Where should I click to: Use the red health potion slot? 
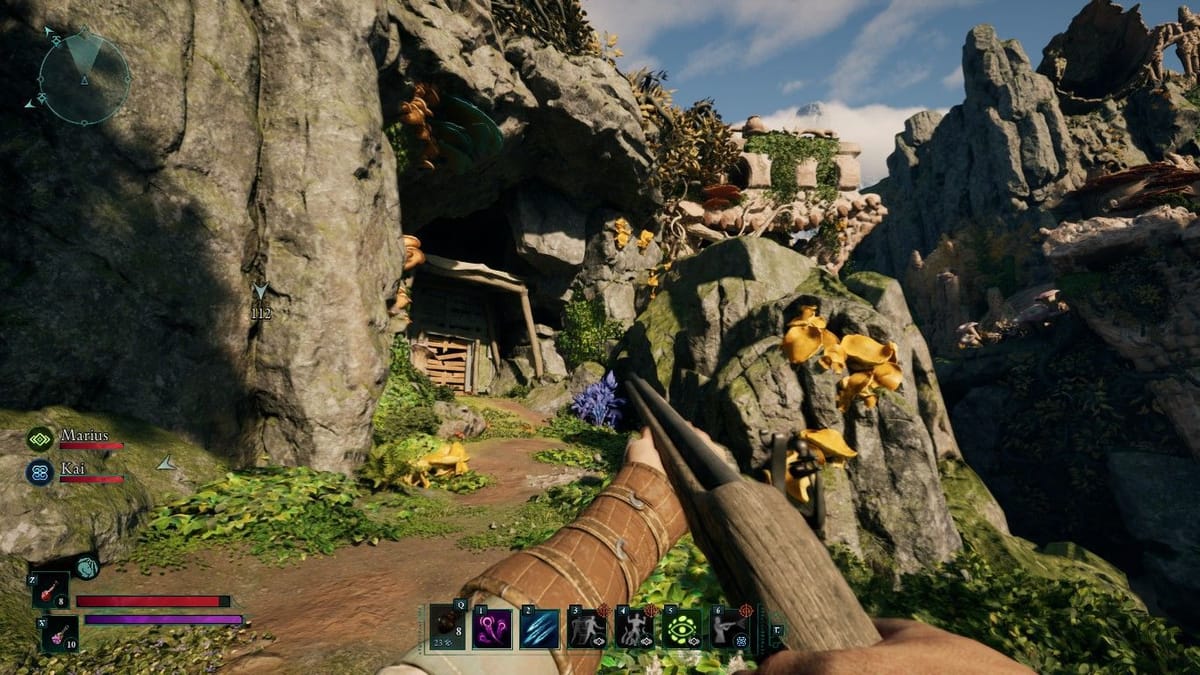pyautogui.click(x=50, y=589)
